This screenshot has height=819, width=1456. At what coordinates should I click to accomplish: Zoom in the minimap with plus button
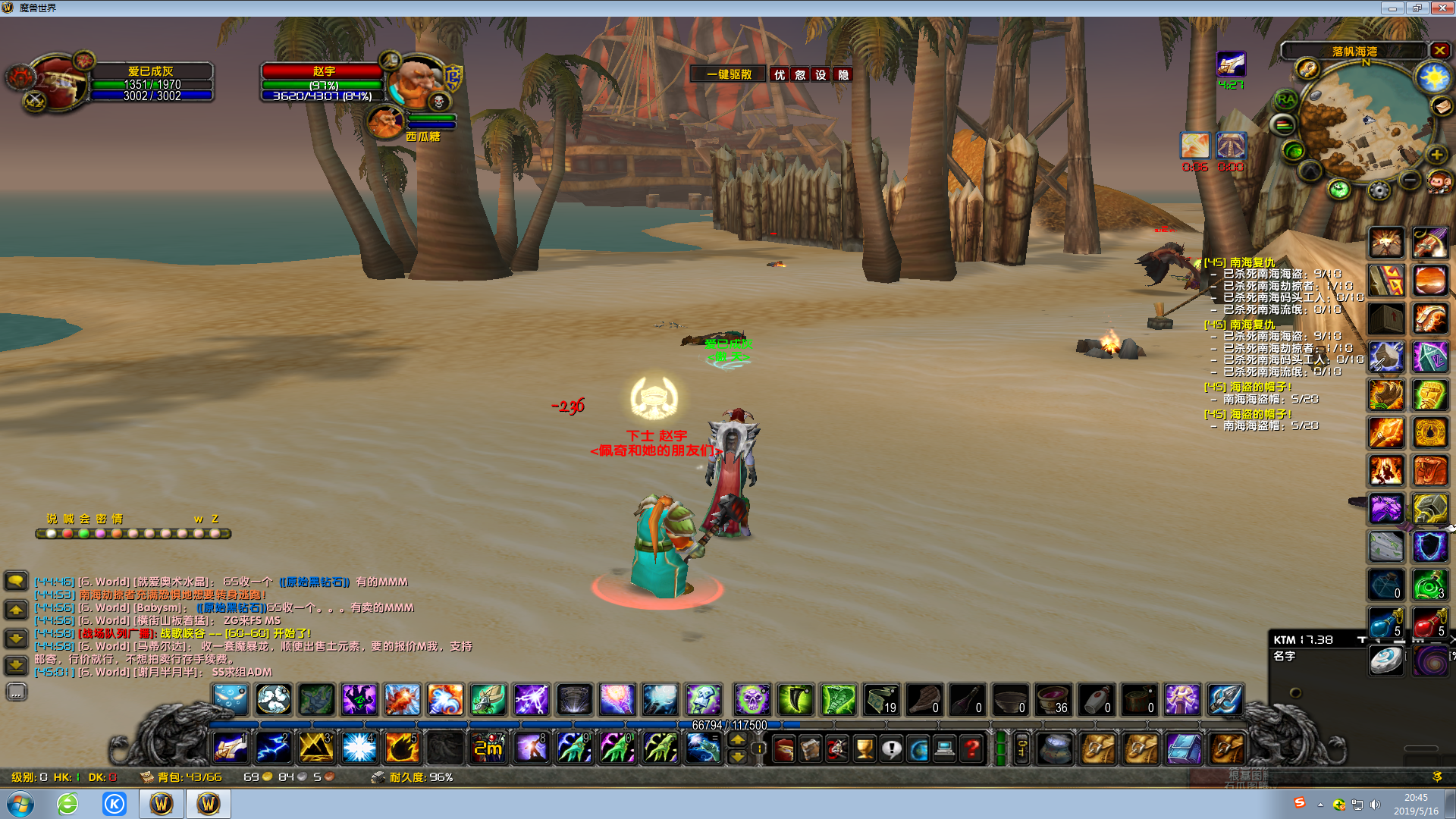(1436, 155)
